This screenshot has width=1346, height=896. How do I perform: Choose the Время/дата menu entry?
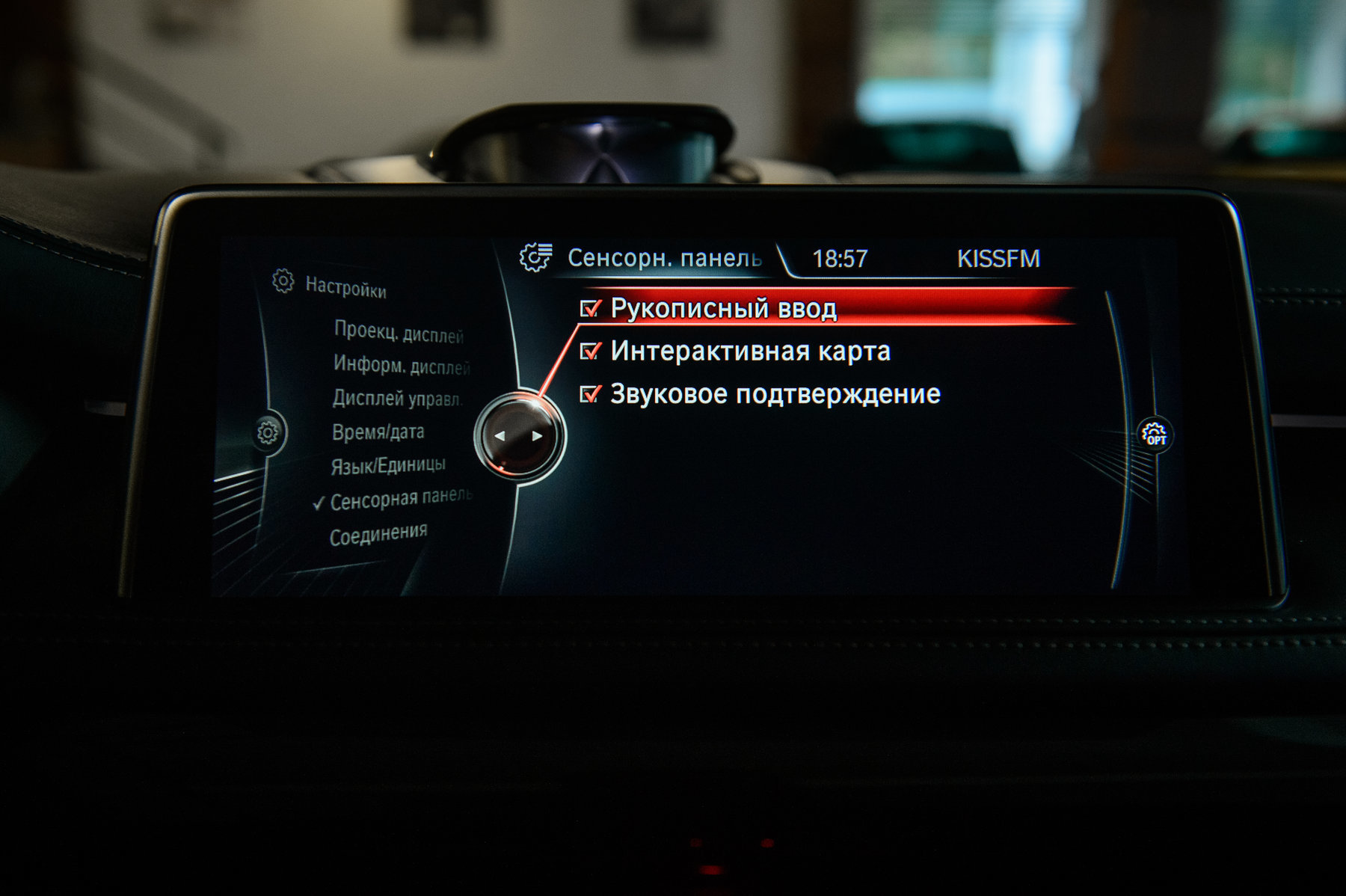pos(378,432)
